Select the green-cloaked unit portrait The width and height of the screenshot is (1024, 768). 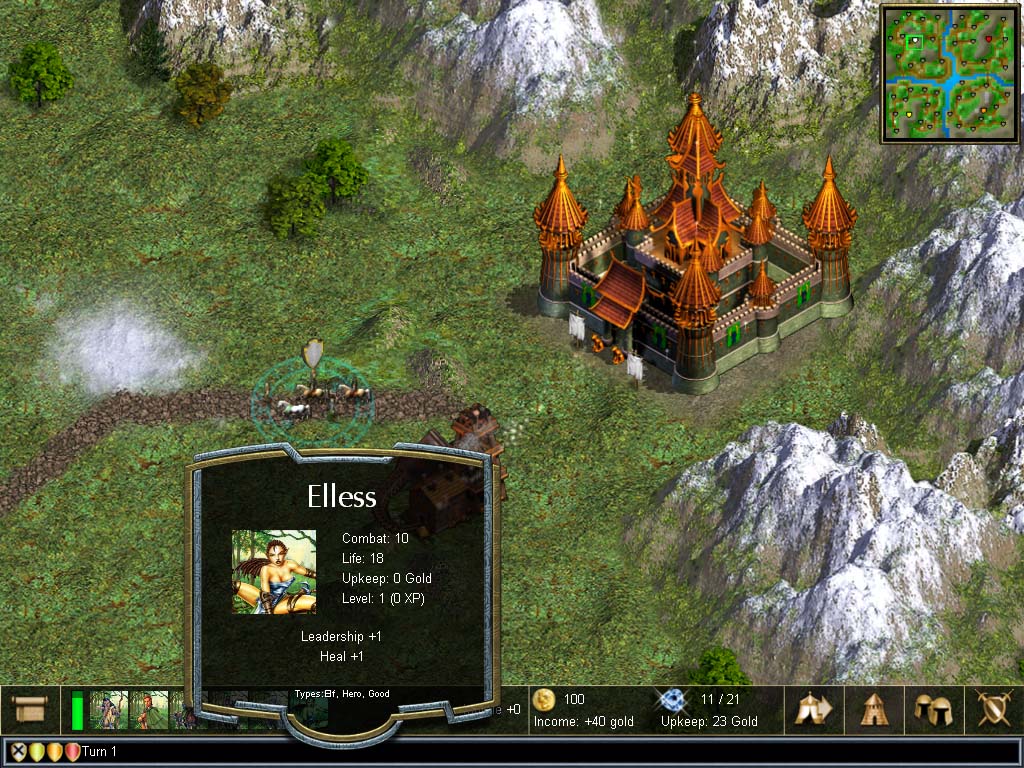pyautogui.click(x=149, y=710)
